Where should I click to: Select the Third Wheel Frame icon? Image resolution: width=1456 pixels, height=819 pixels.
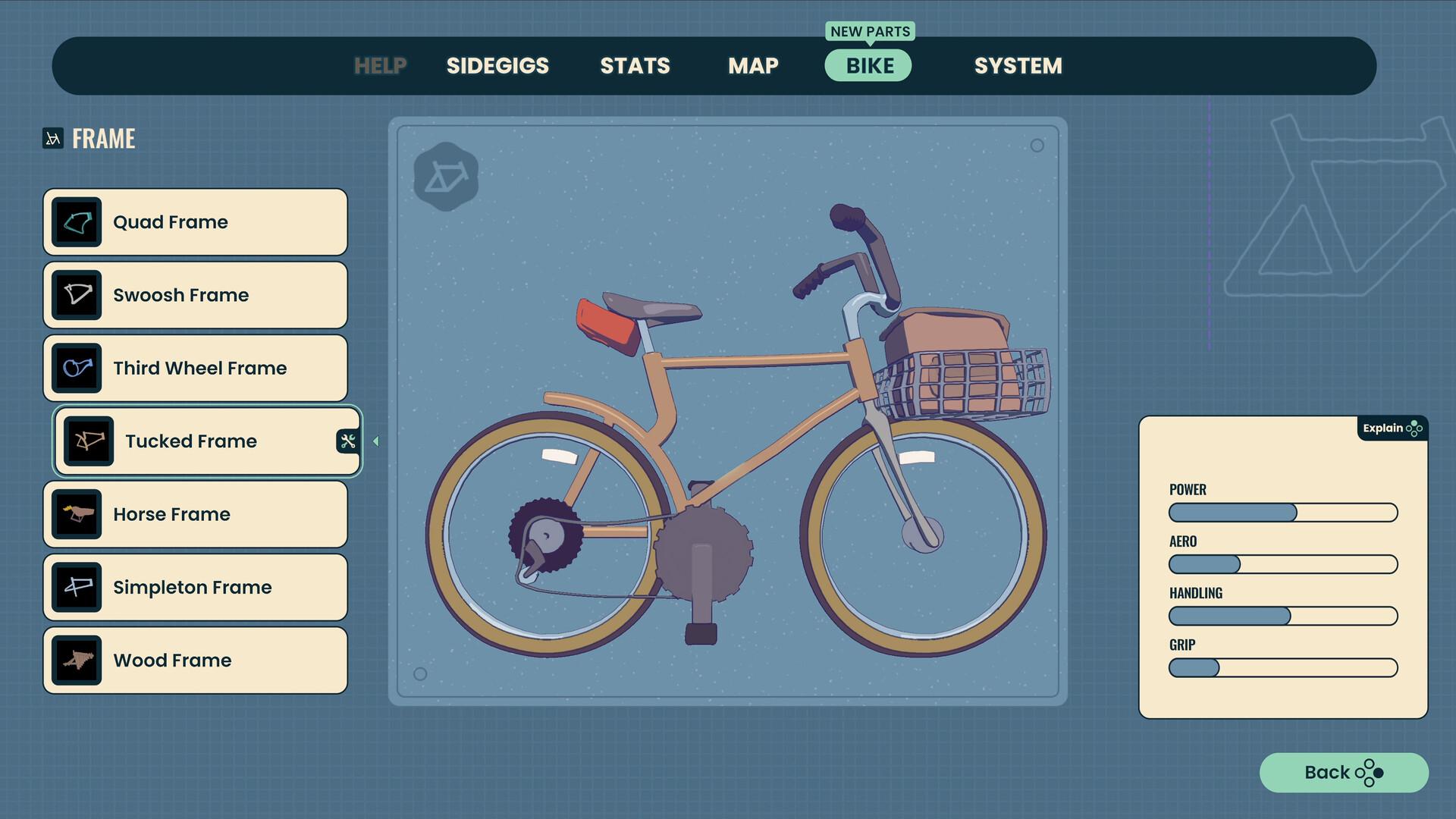click(78, 368)
